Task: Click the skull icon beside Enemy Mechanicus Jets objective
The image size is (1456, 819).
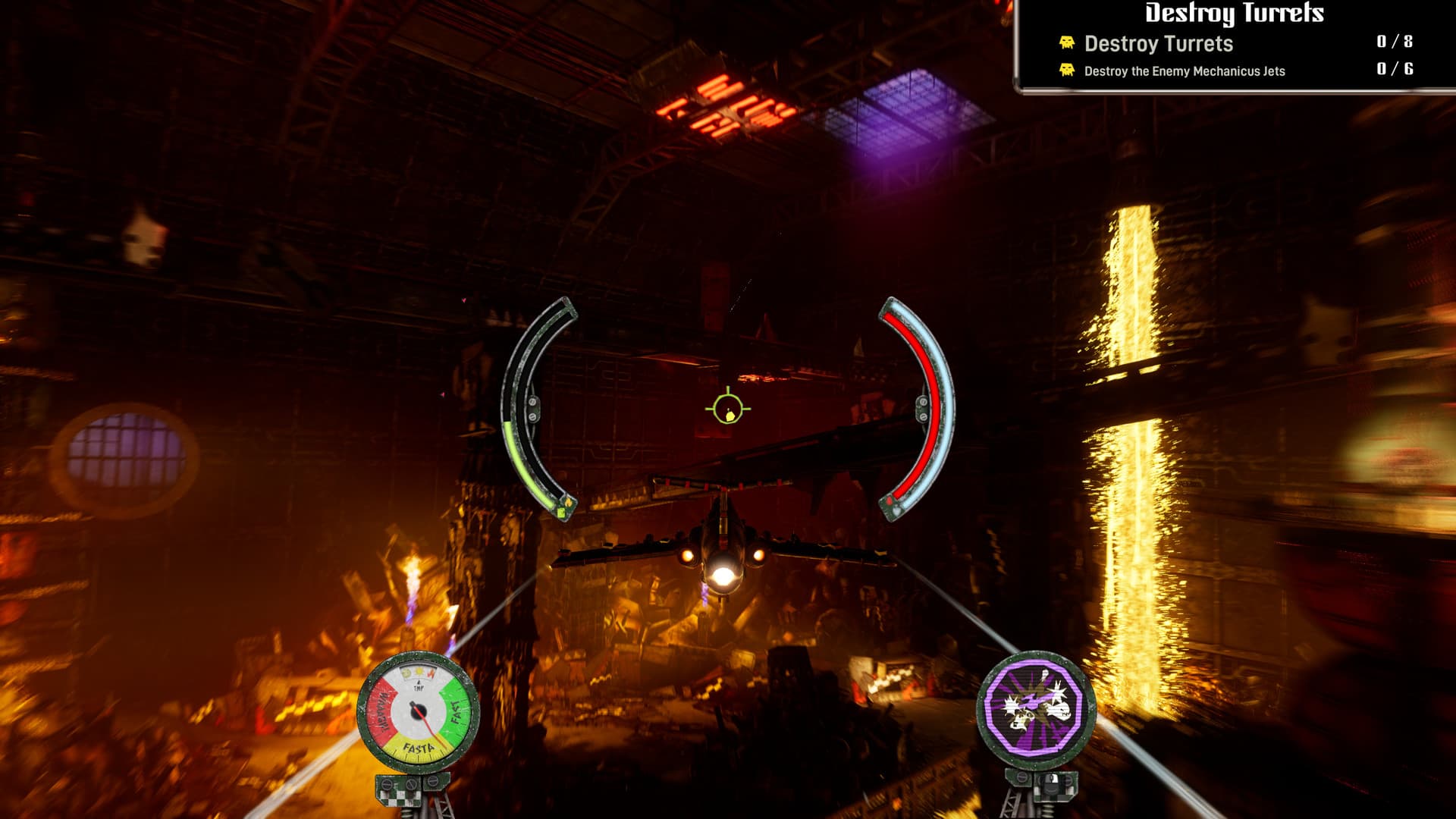Action: (1067, 71)
